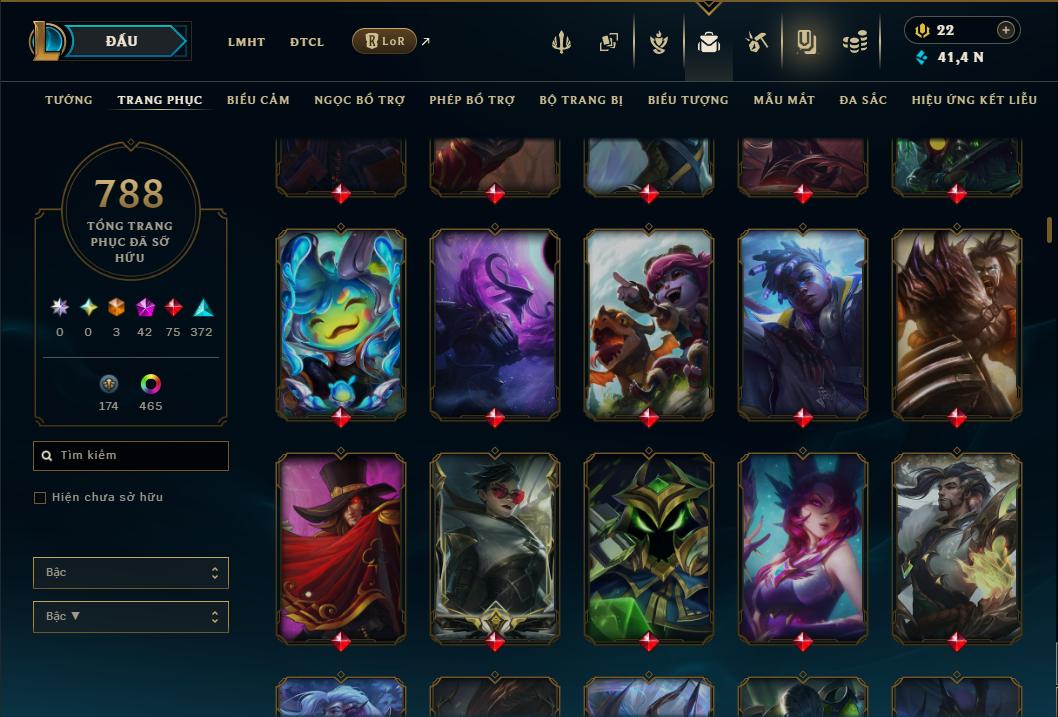
Task: Select the NGỌC BỔ TRỢ tab
Action: [x=360, y=100]
